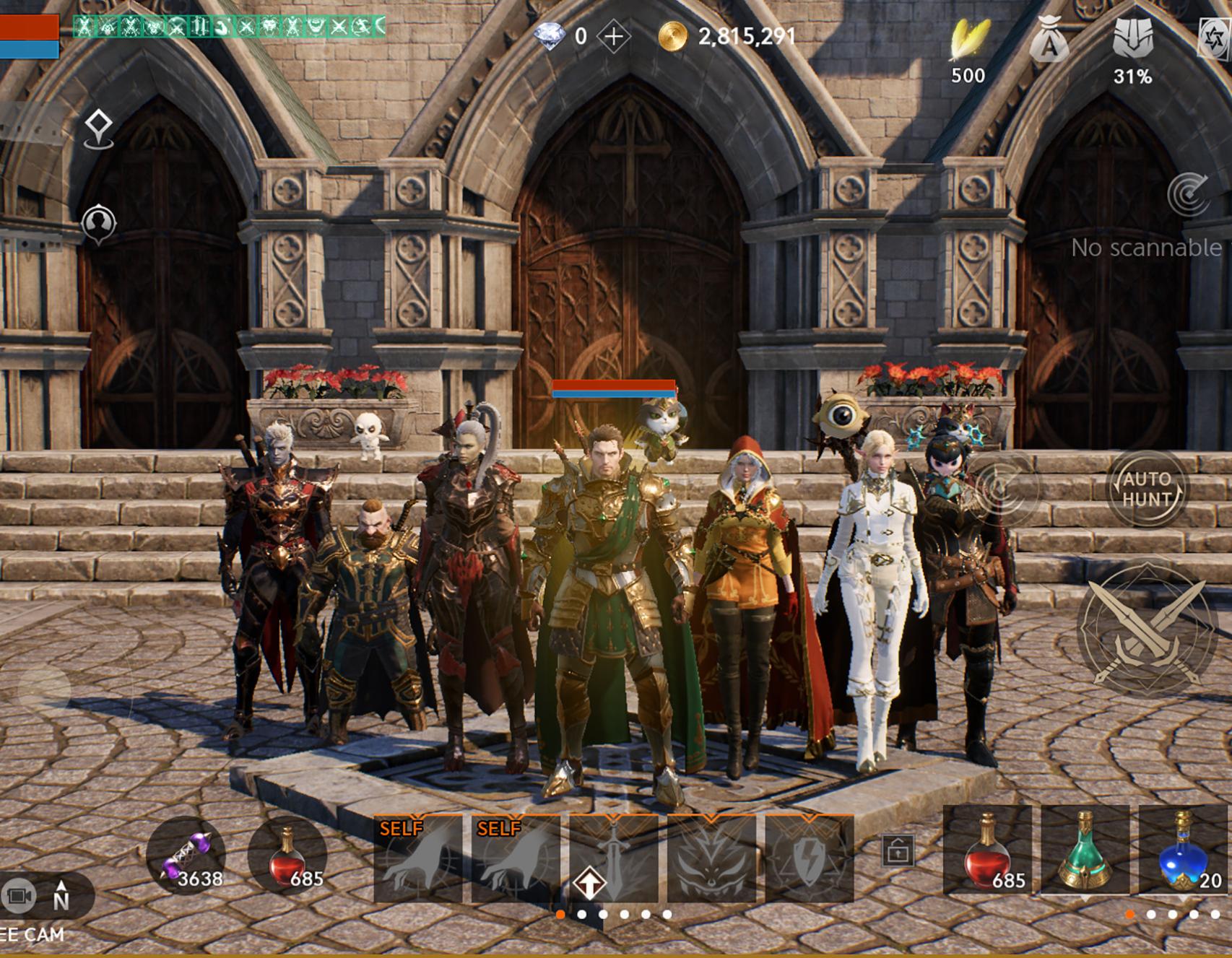Switch camera with the free cam button
1232x958 pixels.
(19, 896)
